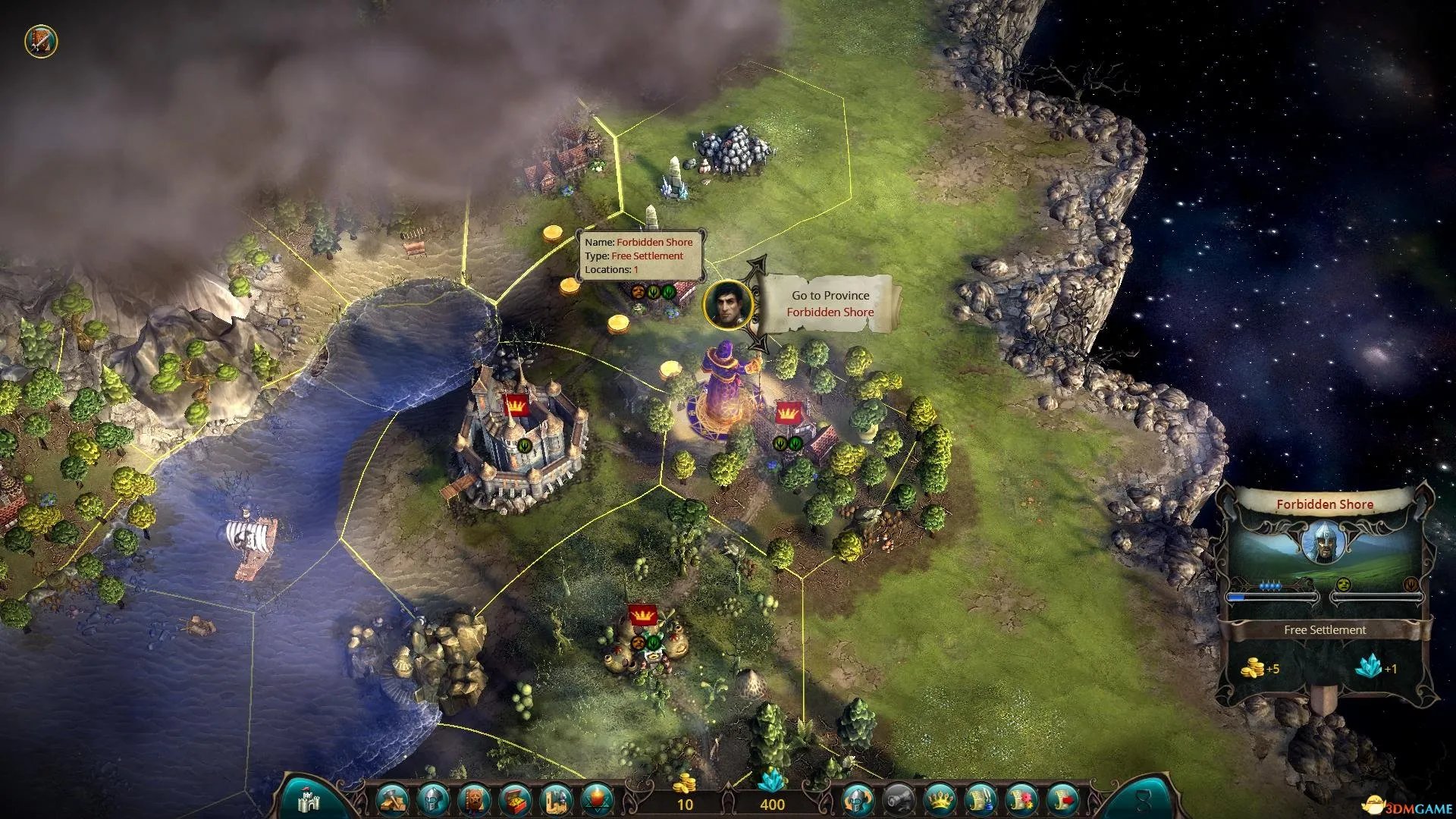Click the scroll with red arrow icon

pos(1063,800)
